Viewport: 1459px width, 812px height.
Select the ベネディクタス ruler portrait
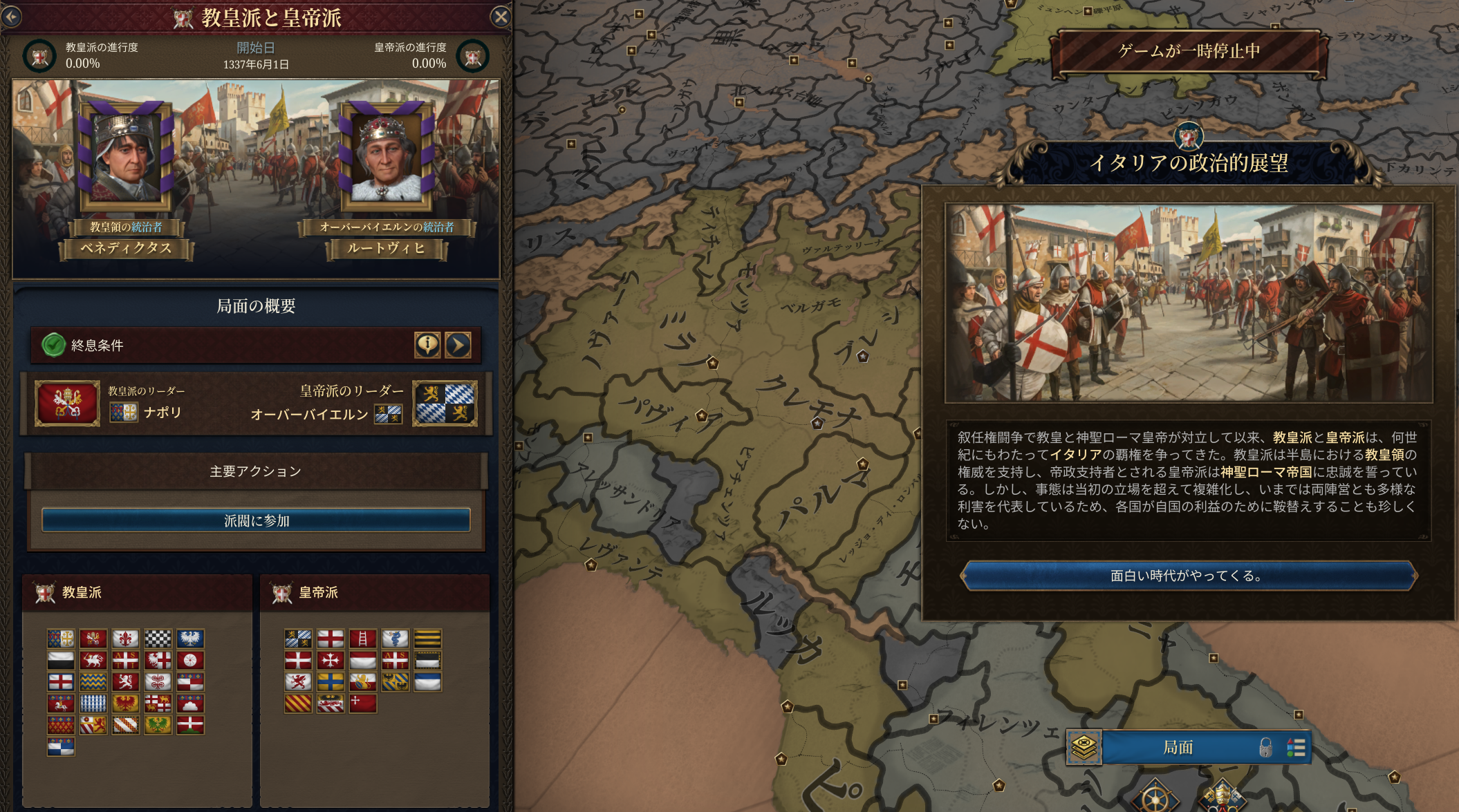point(126,158)
